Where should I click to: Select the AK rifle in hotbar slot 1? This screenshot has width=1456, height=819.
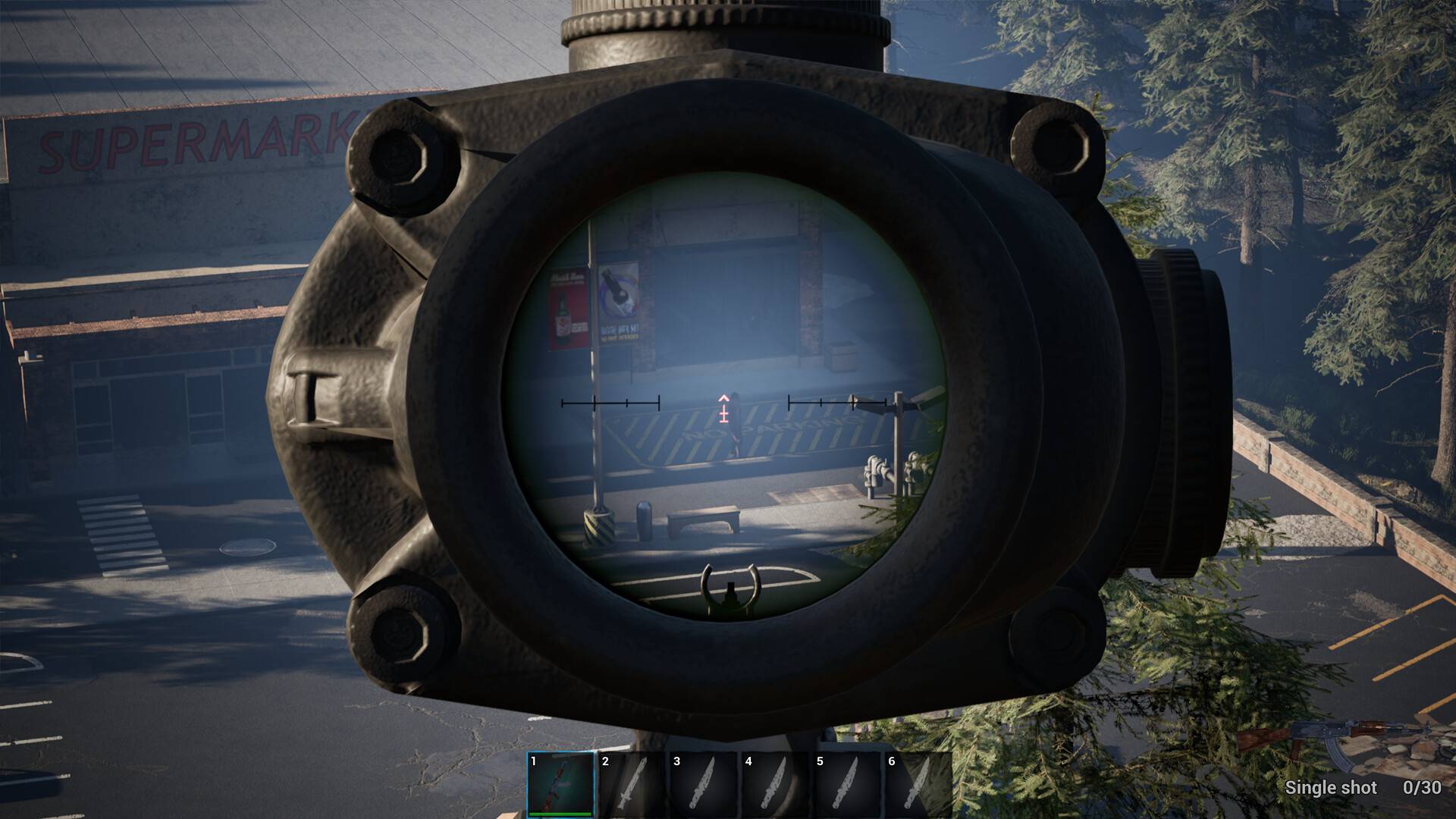(561, 783)
